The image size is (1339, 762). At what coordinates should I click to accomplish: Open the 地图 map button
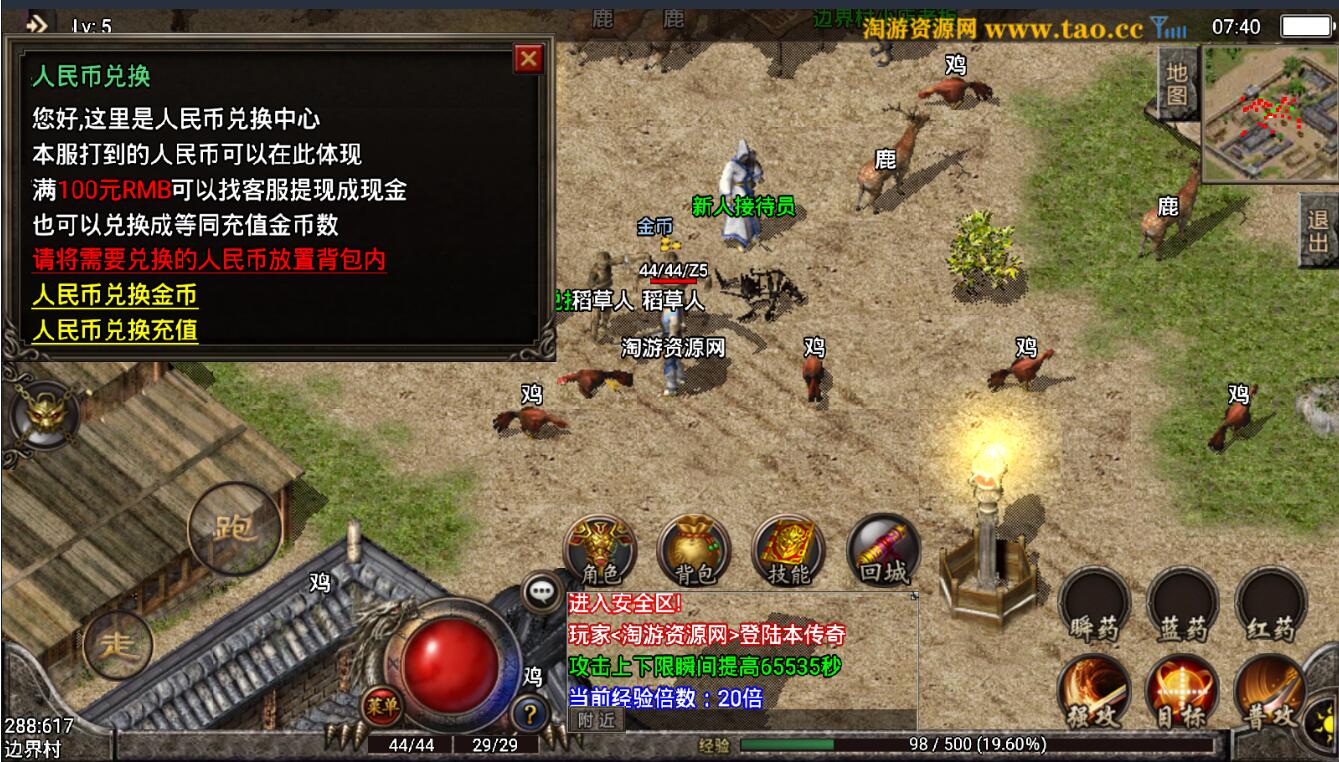click(x=1178, y=84)
